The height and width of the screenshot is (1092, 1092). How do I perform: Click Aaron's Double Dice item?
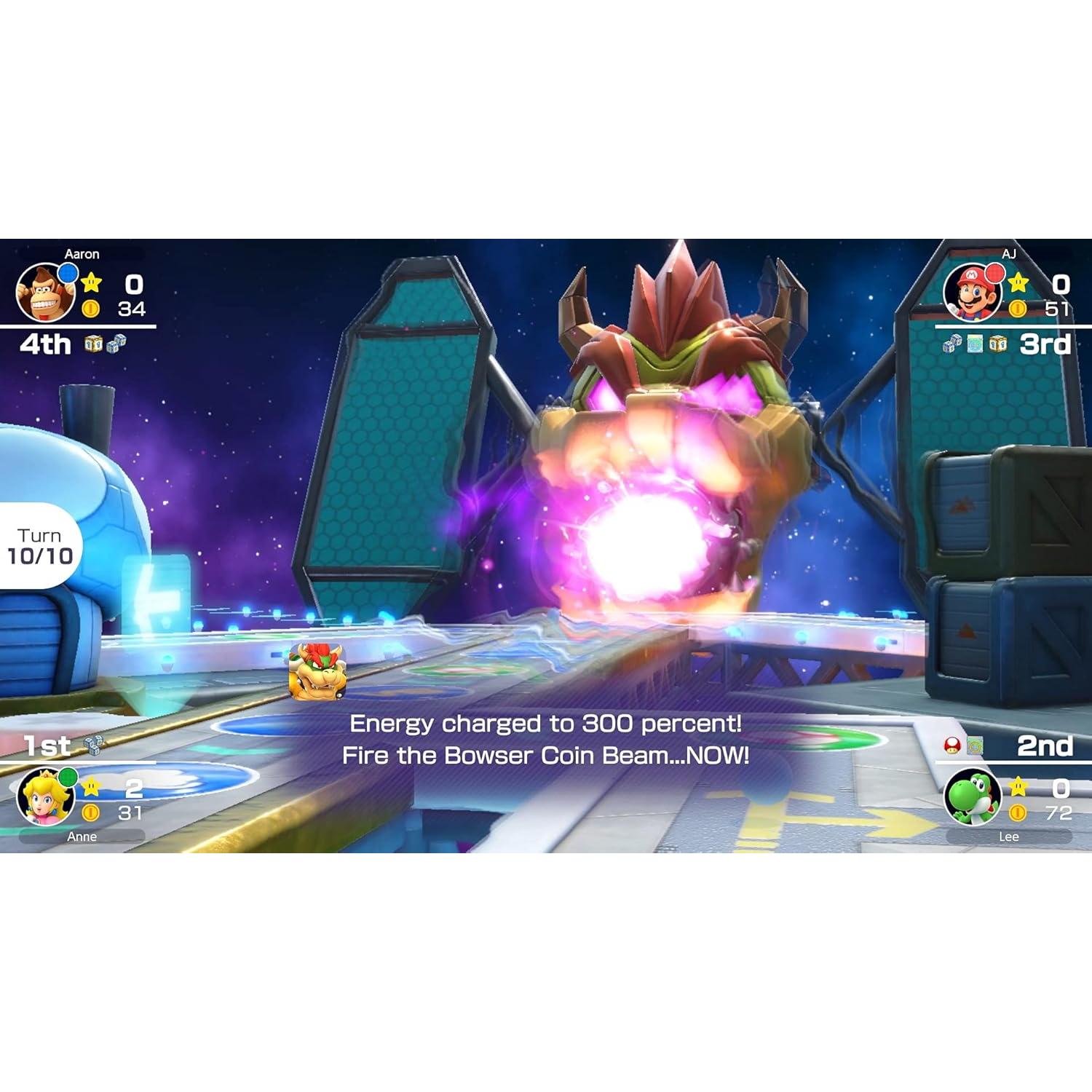click(x=116, y=342)
